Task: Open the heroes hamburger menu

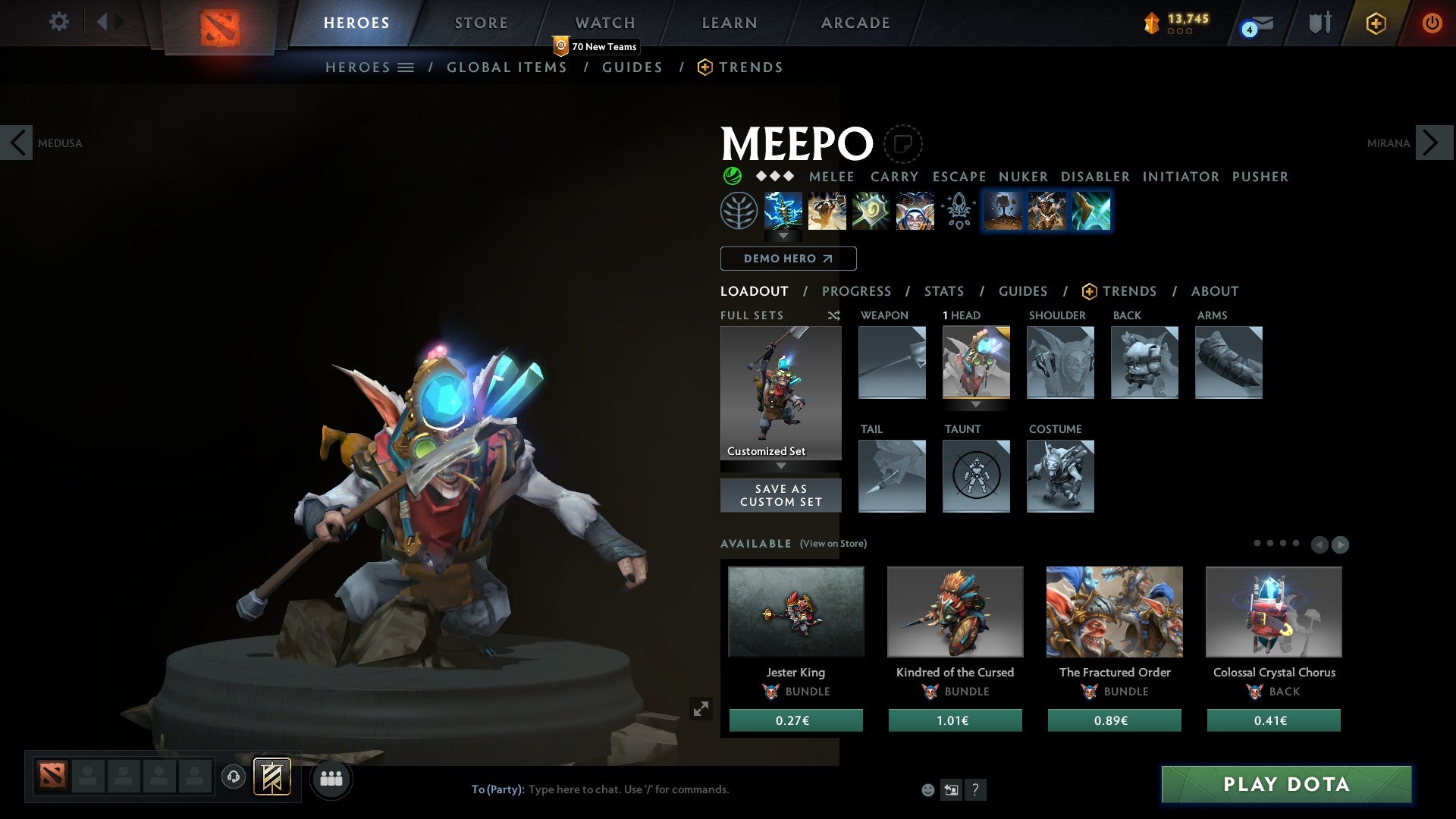Action: tap(406, 67)
